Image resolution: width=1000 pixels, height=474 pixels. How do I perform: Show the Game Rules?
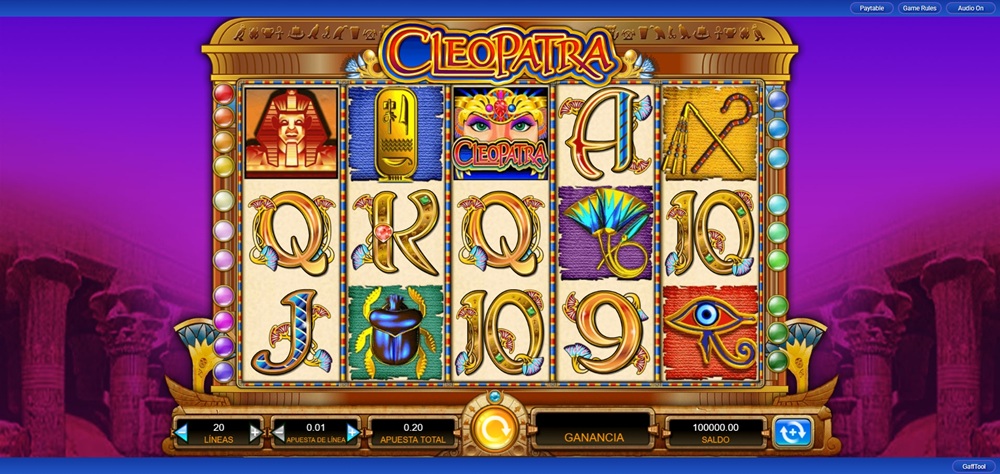[919, 8]
